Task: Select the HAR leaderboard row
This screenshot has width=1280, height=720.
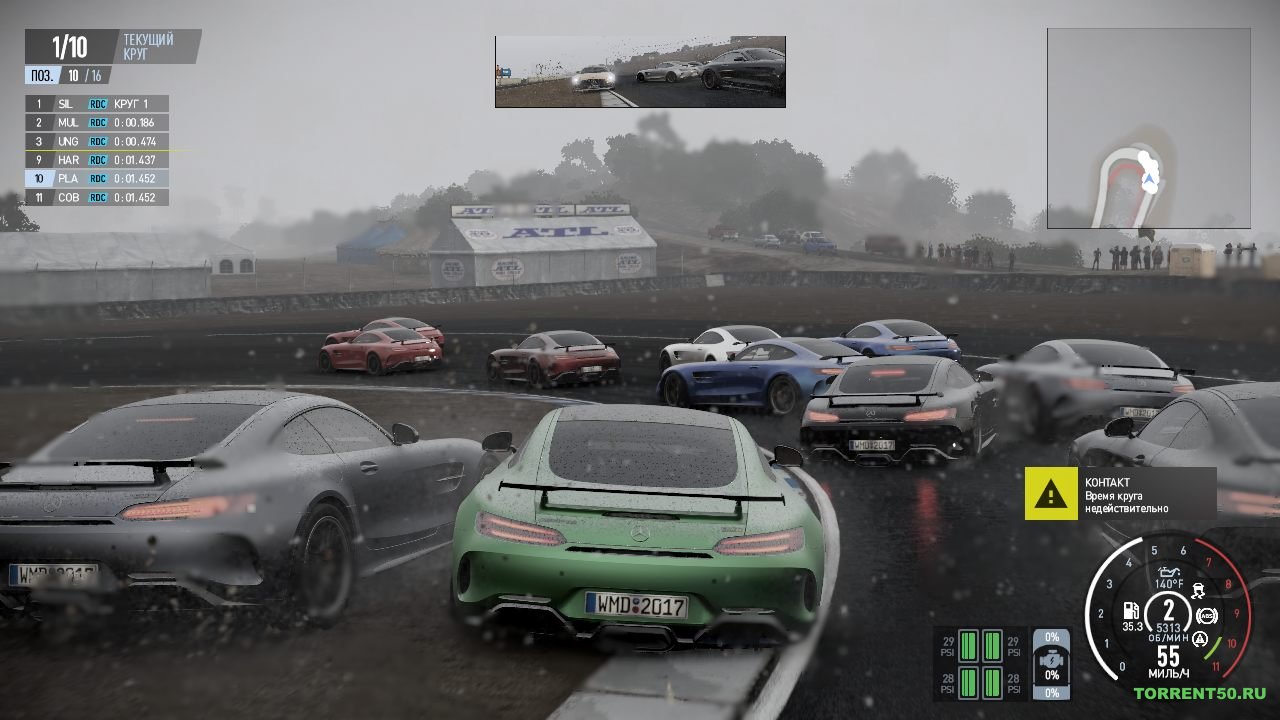Action: click(x=97, y=160)
